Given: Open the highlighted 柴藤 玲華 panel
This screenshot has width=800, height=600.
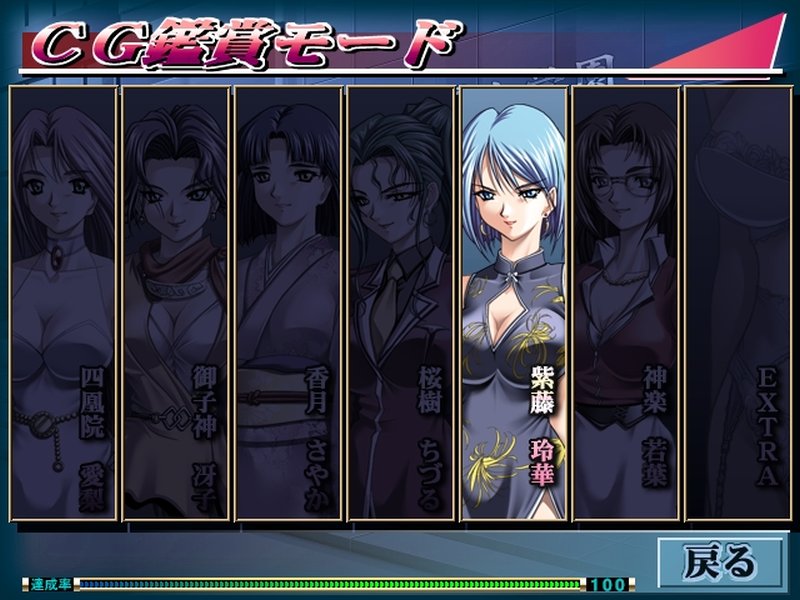Looking at the screenshot, I should 513,303.
